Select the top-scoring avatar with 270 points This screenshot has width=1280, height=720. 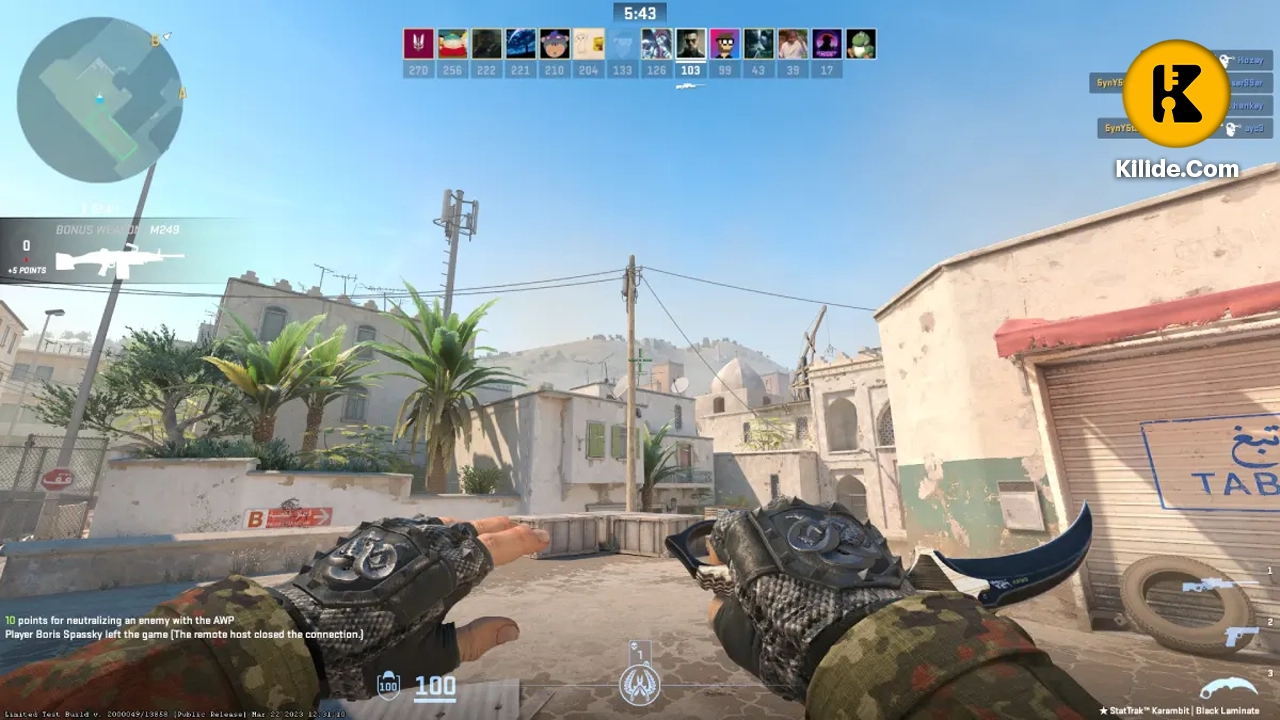click(418, 45)
